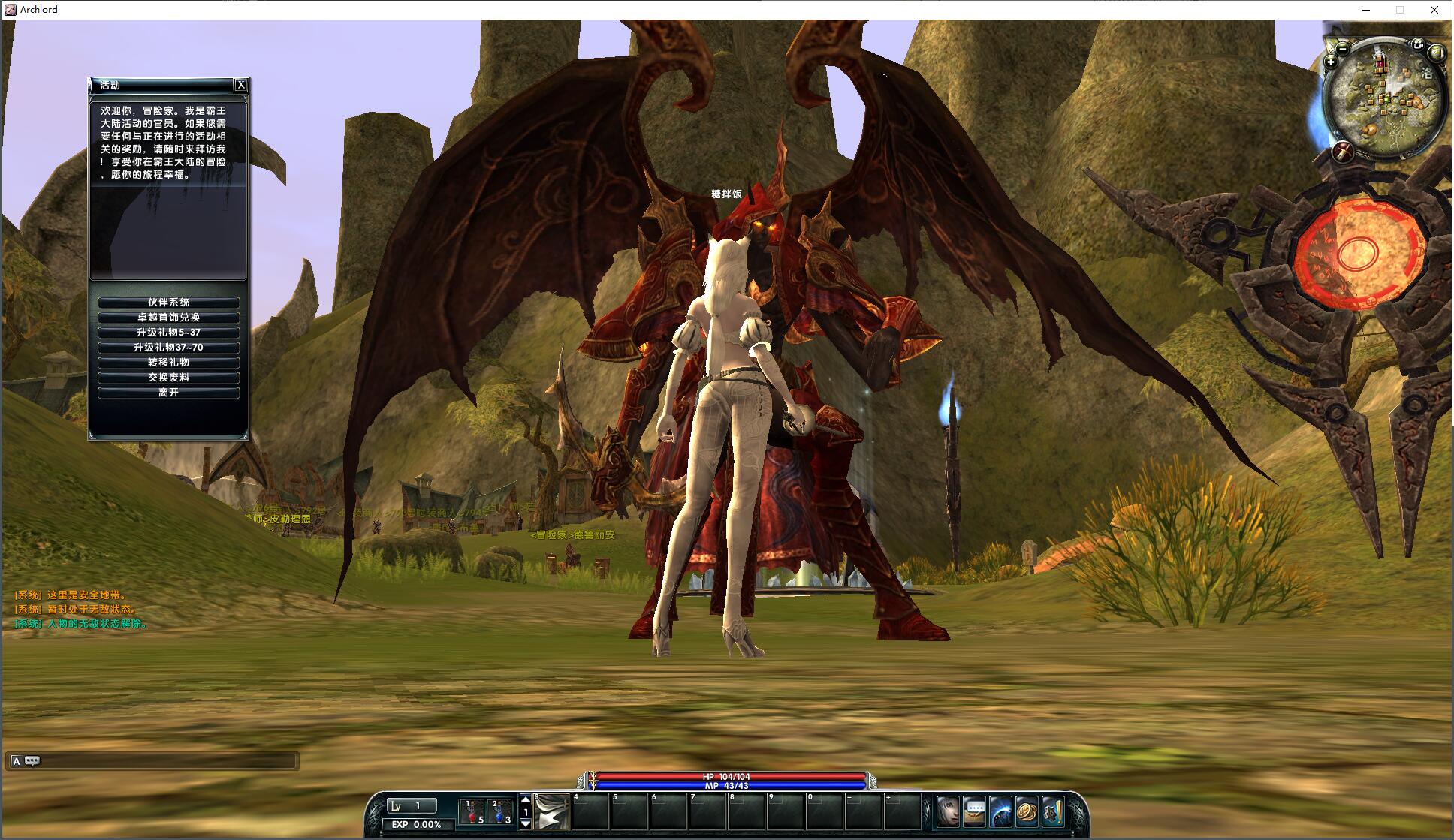Viewport: 1454px width, 840px height.
Task: Zoom in the minimap with plus button
Action: click(1330, 62)
